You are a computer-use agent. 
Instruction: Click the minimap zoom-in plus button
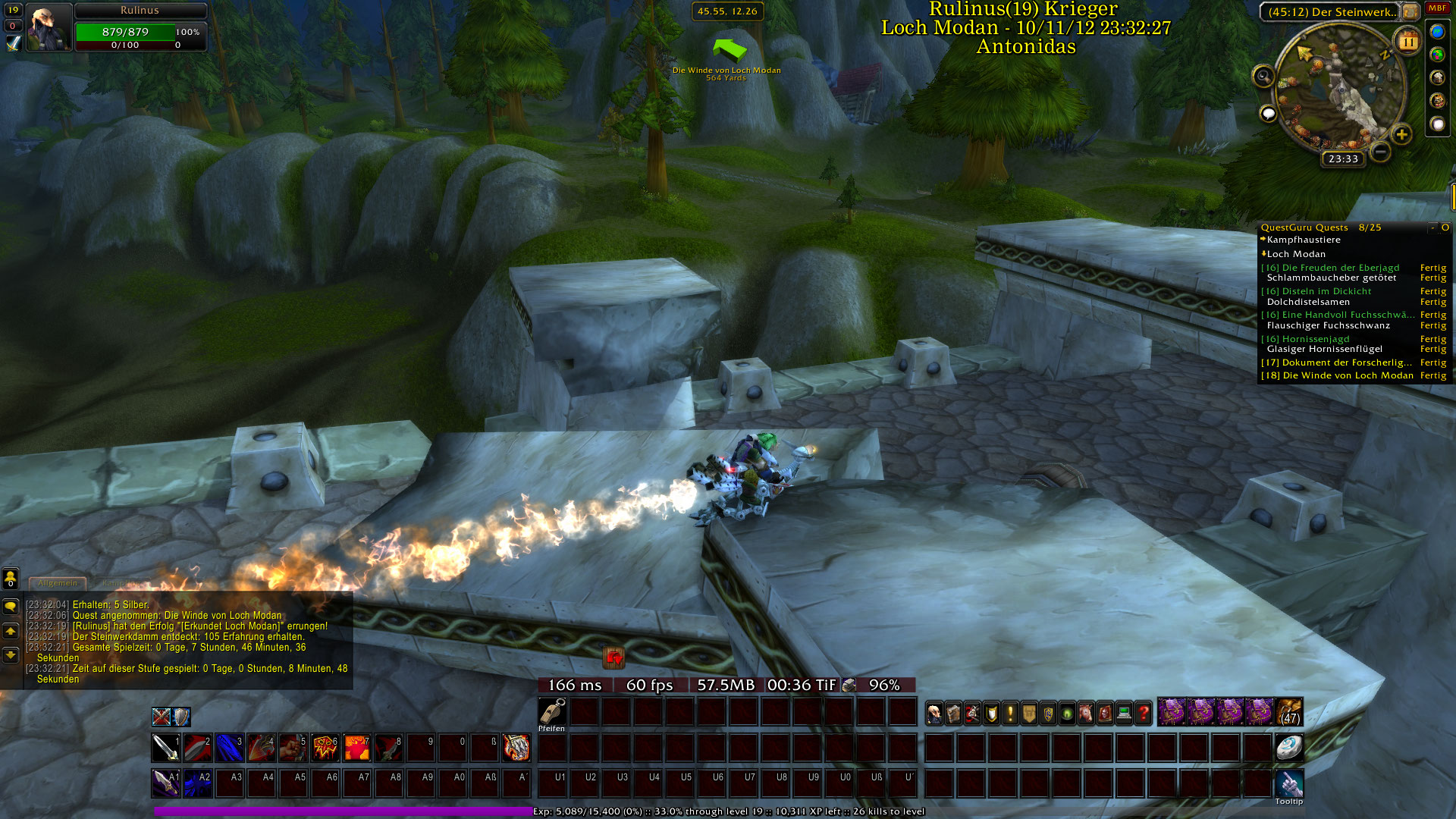(1401, 135)
